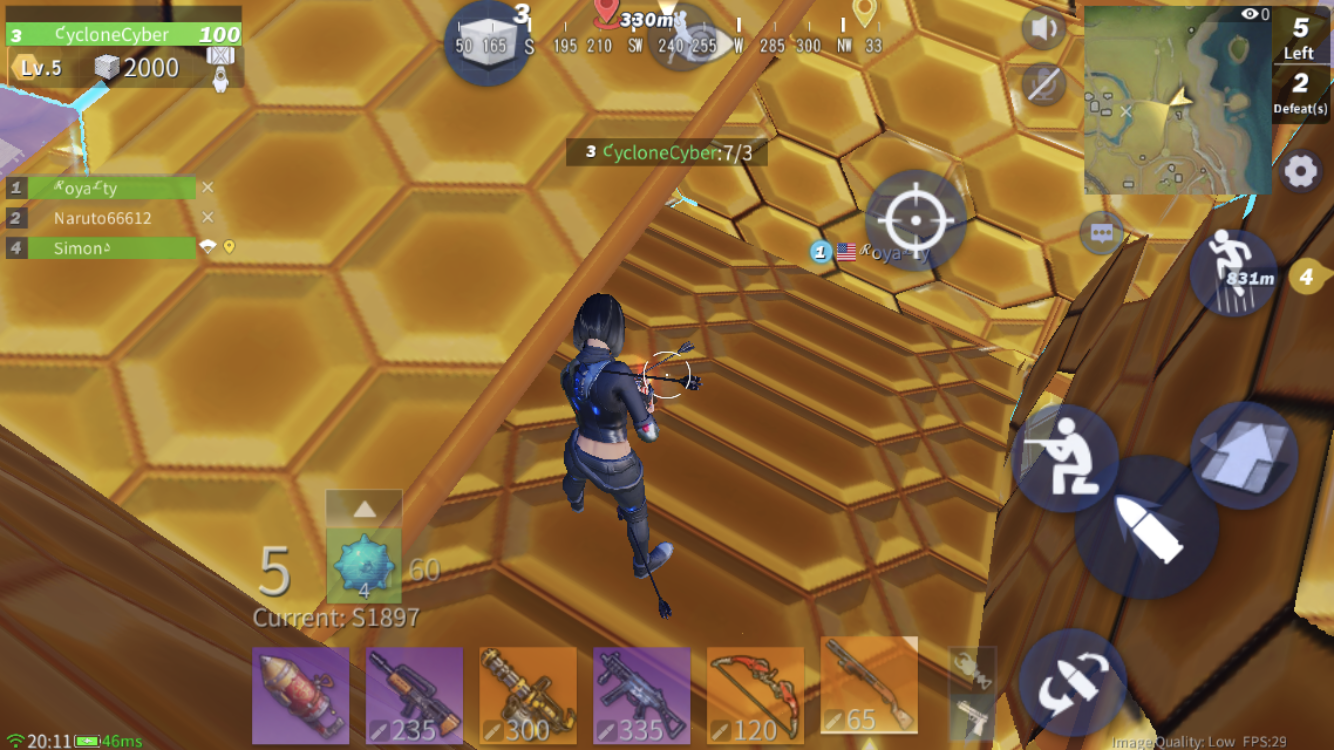
Task: Equip the assault rifle with 235 ammo
Action: pyautogui.click(x=414, y=696)
